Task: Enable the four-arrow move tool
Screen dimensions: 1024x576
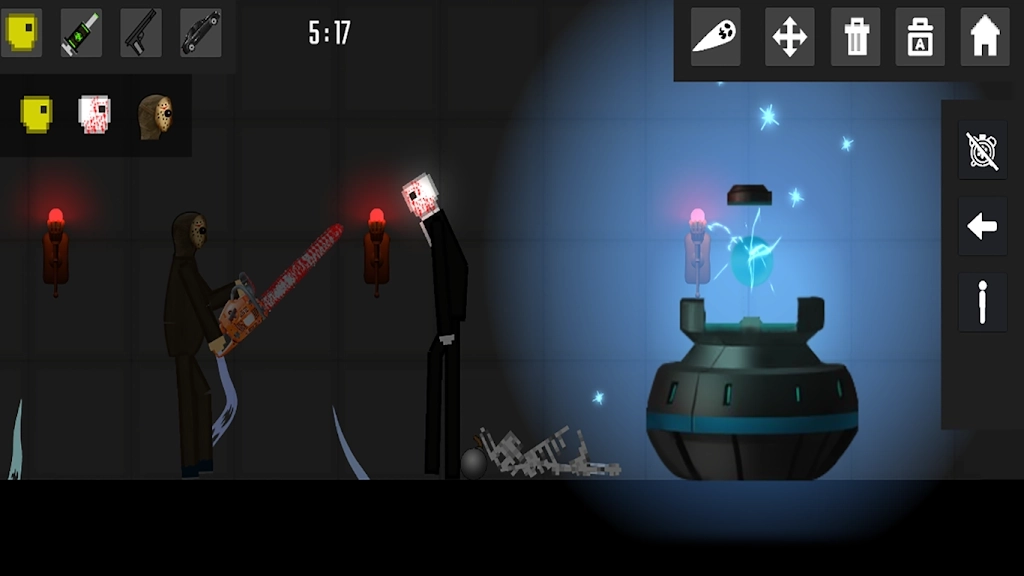Action: [790, 37]
